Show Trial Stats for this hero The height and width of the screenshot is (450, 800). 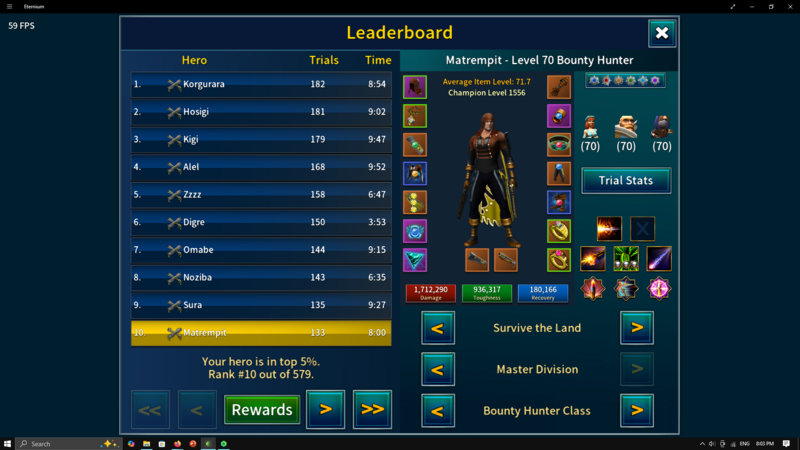(x=626, y=180)
